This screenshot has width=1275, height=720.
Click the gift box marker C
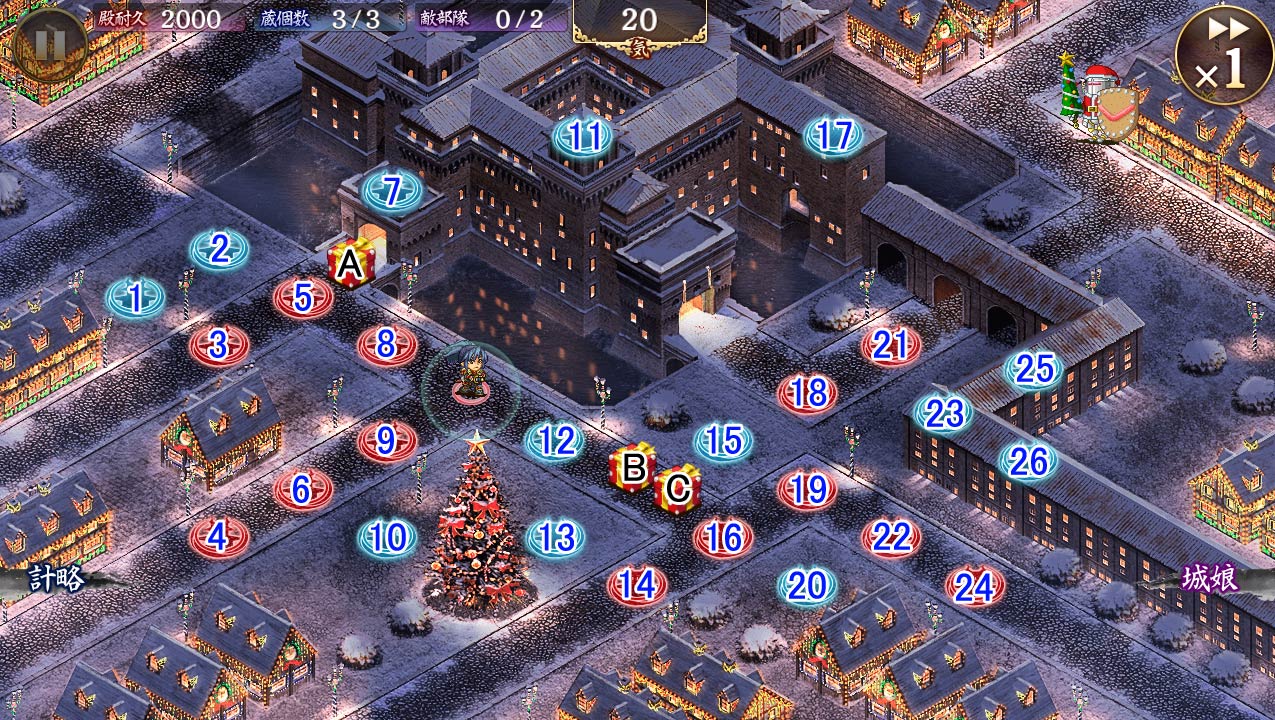(x=677, y=489)
